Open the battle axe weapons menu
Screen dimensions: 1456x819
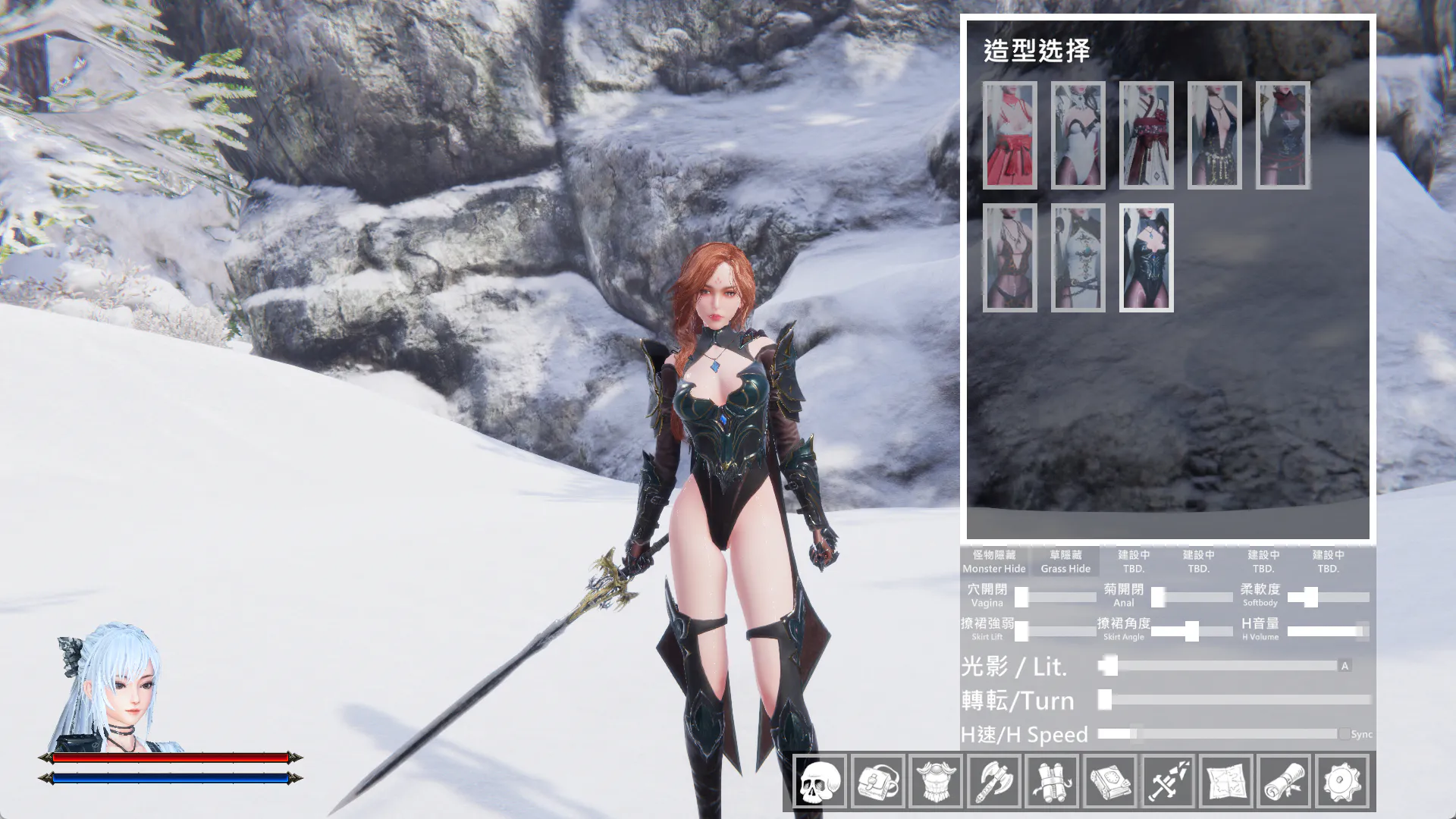(994, 781)
